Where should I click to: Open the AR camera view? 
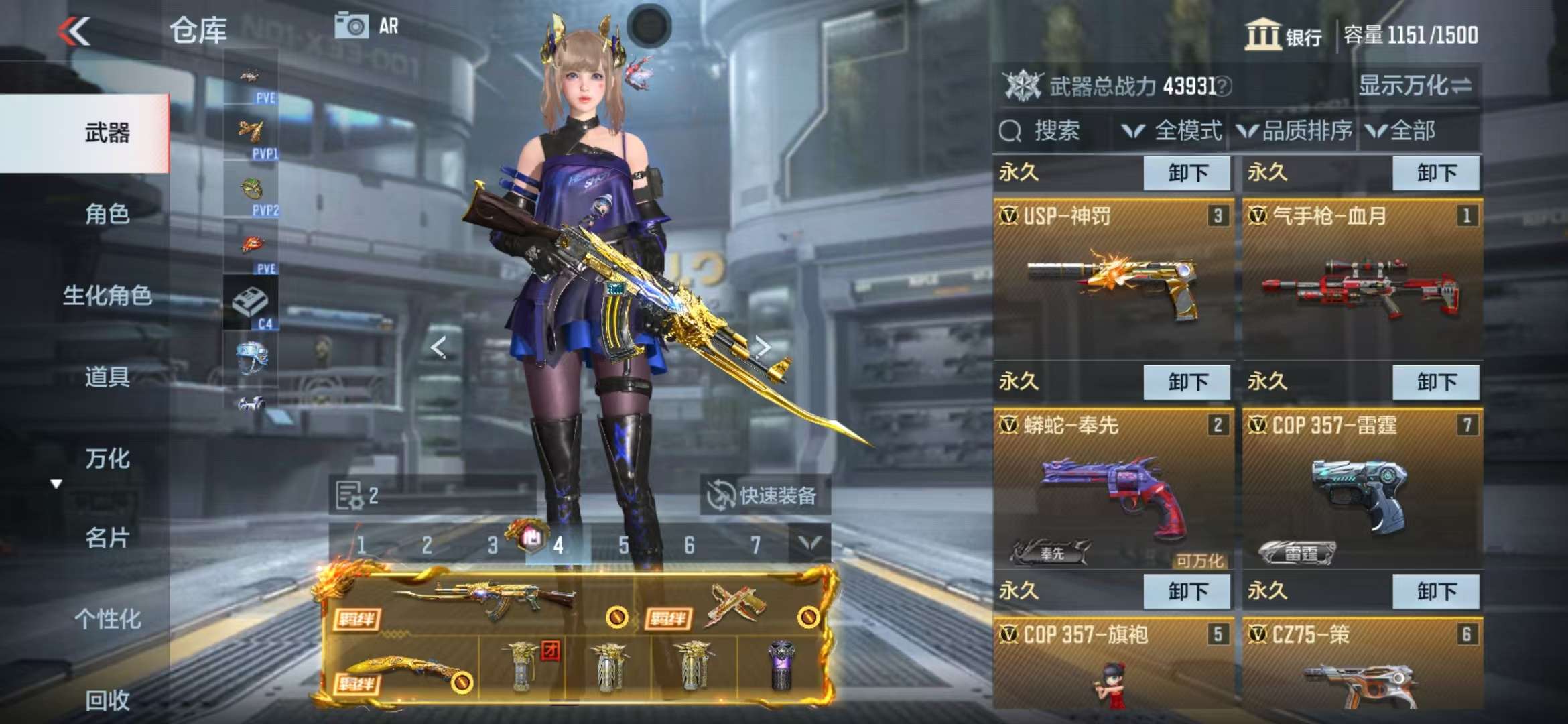pos(367,26)
